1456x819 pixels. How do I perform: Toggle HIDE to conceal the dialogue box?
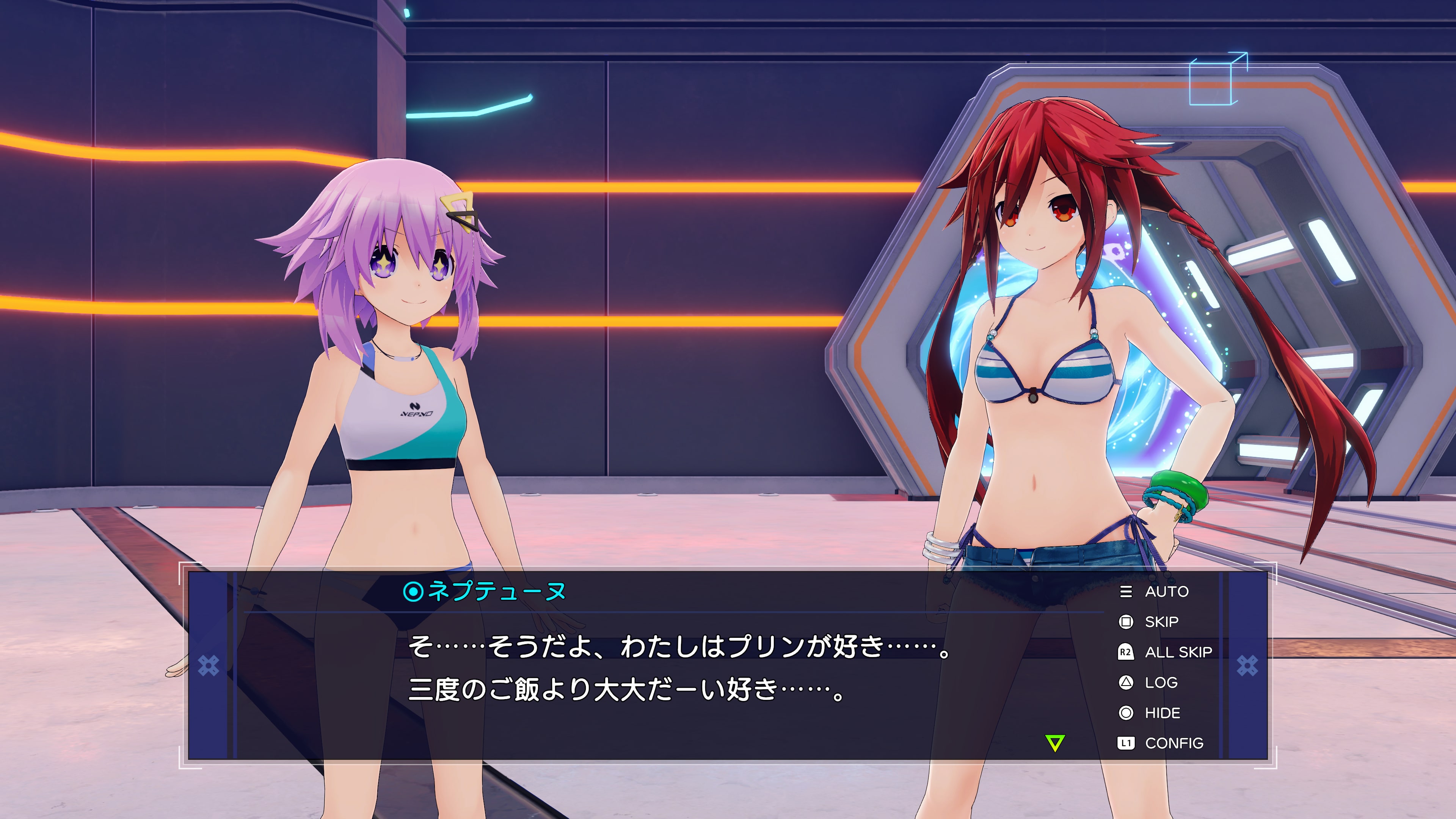click(1164, 713)
